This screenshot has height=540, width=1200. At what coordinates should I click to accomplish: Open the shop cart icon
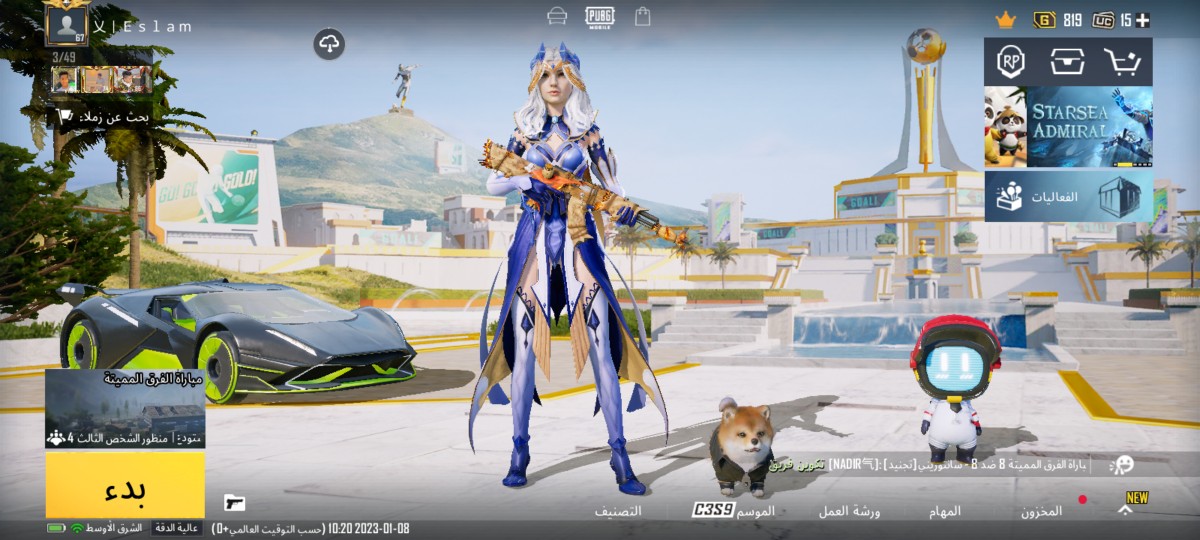(x=1123, y=62)
